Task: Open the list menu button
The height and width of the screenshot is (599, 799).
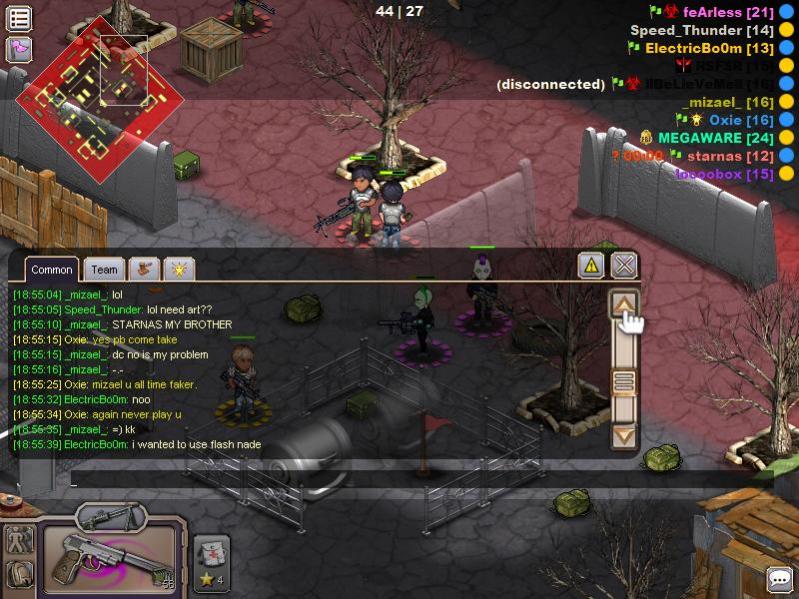Action: tap(19, 17)
